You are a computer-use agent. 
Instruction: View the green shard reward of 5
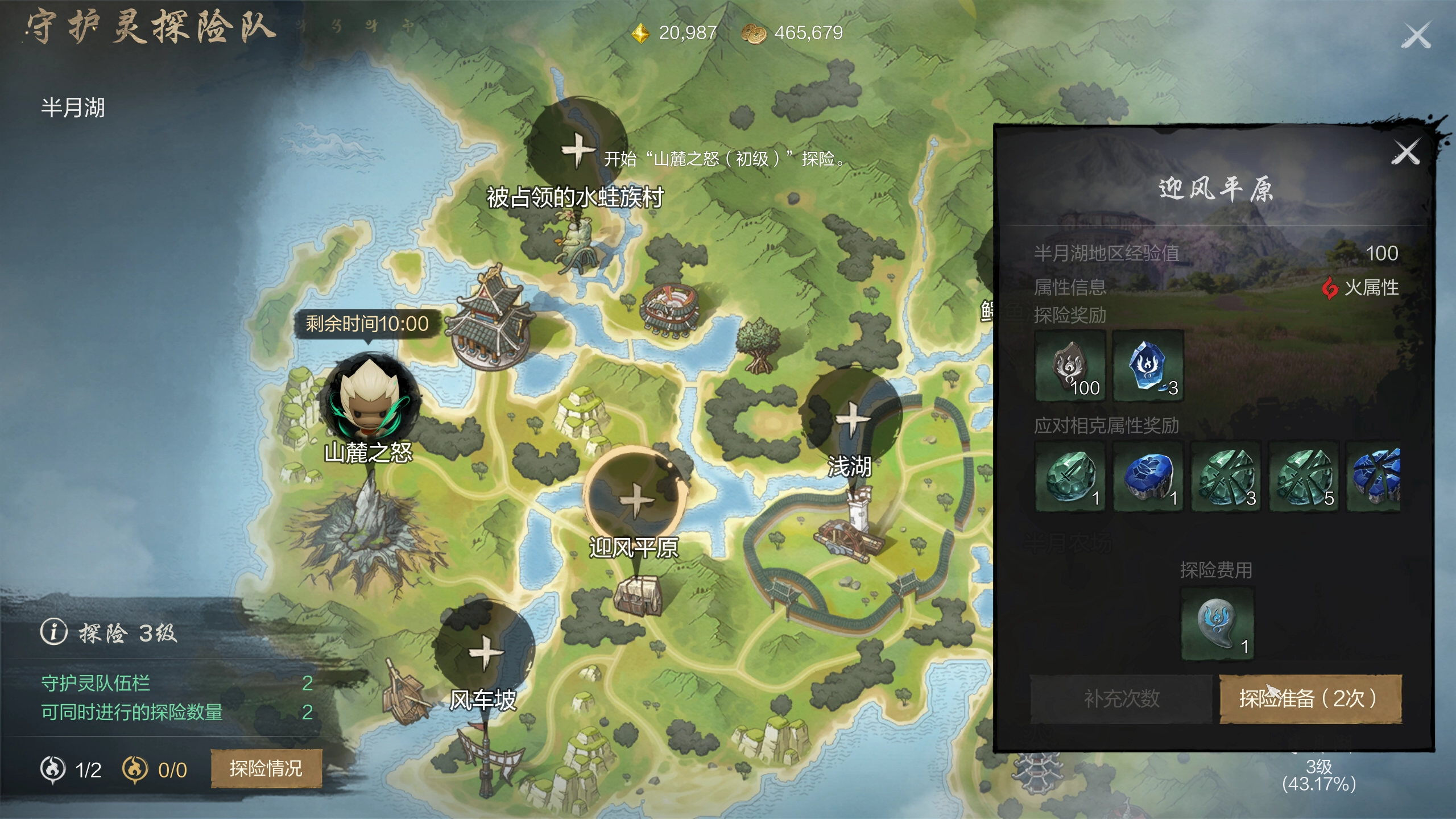(1304, 477)
